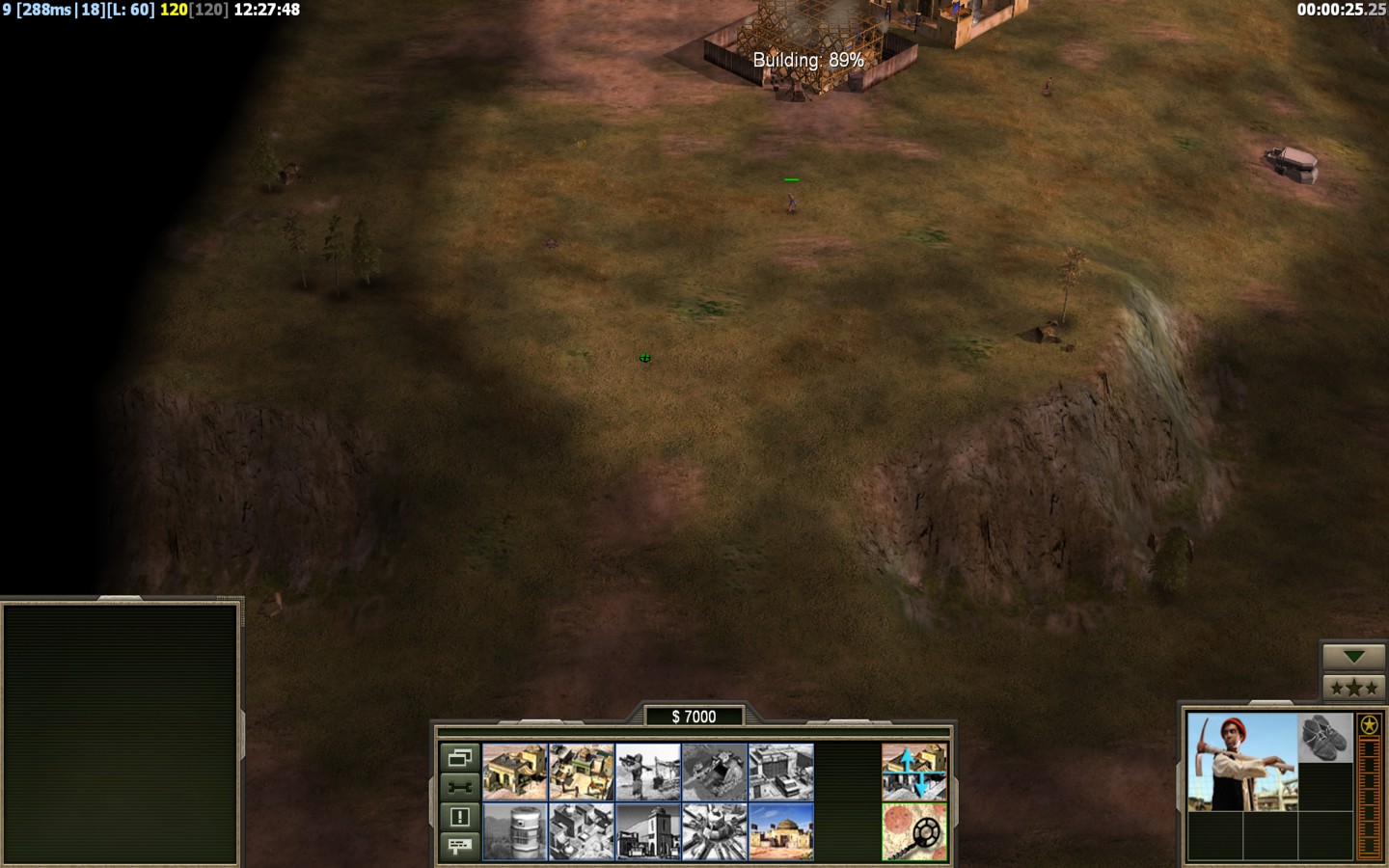Activate the mine detector command icon

coord(914,831)
